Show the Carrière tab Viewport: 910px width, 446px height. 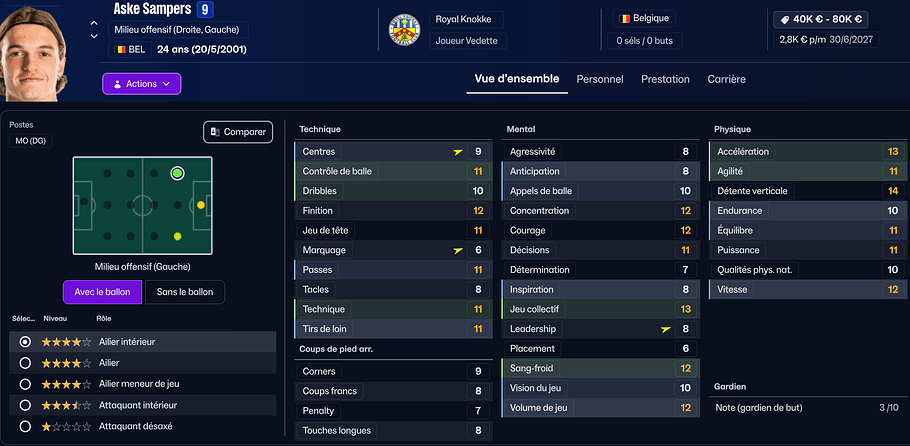click(726, 79)
